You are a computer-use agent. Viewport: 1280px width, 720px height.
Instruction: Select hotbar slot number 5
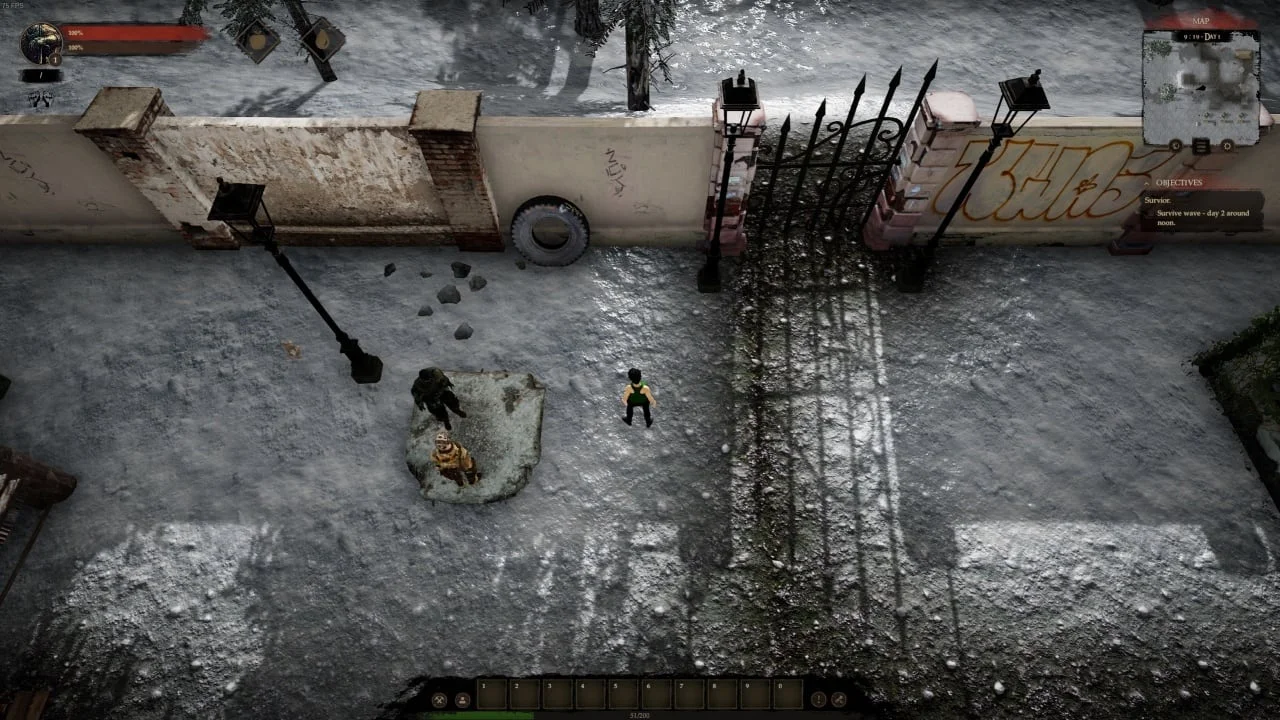(624, 694)
